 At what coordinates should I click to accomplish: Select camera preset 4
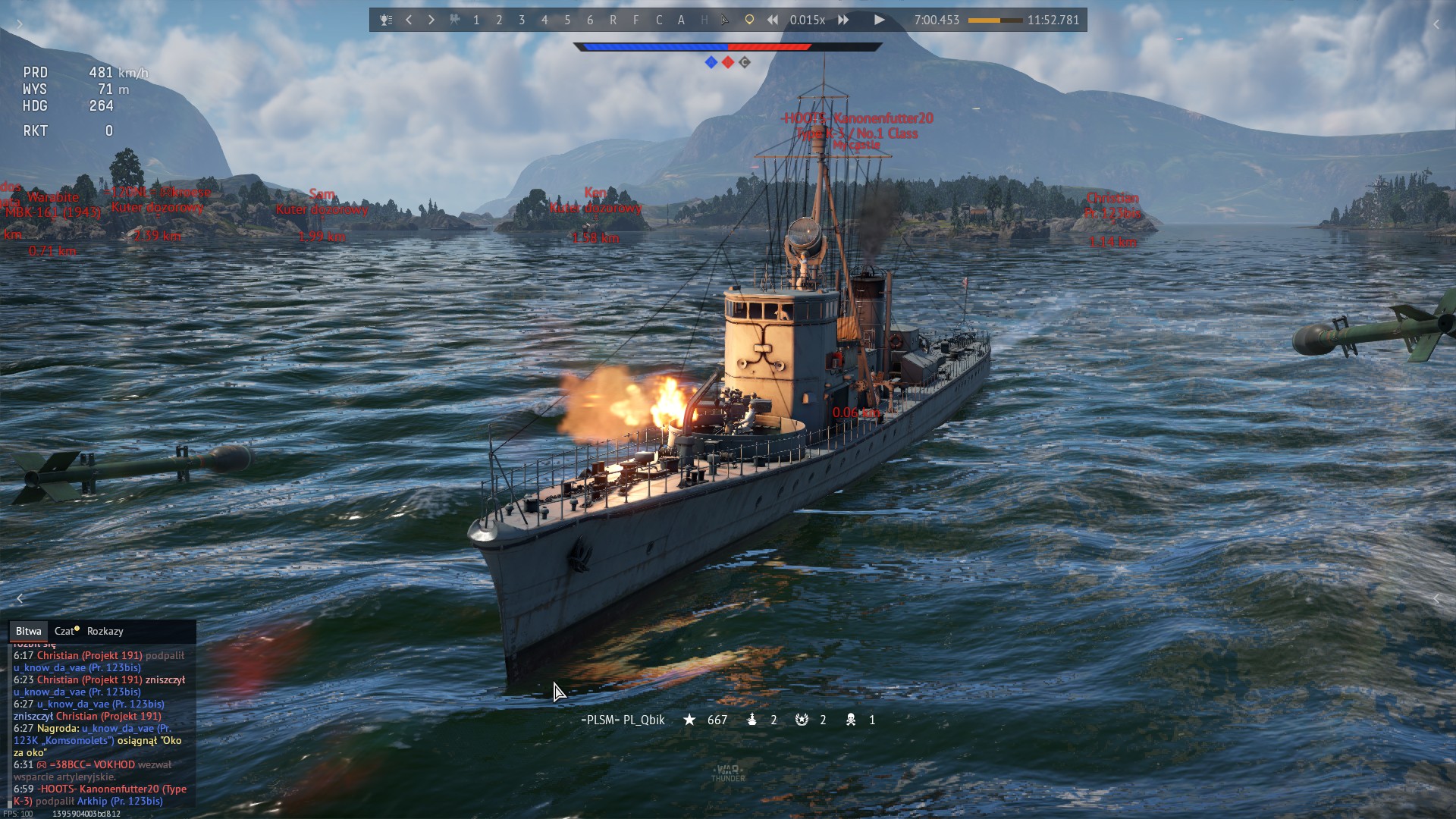coord(544,20)
